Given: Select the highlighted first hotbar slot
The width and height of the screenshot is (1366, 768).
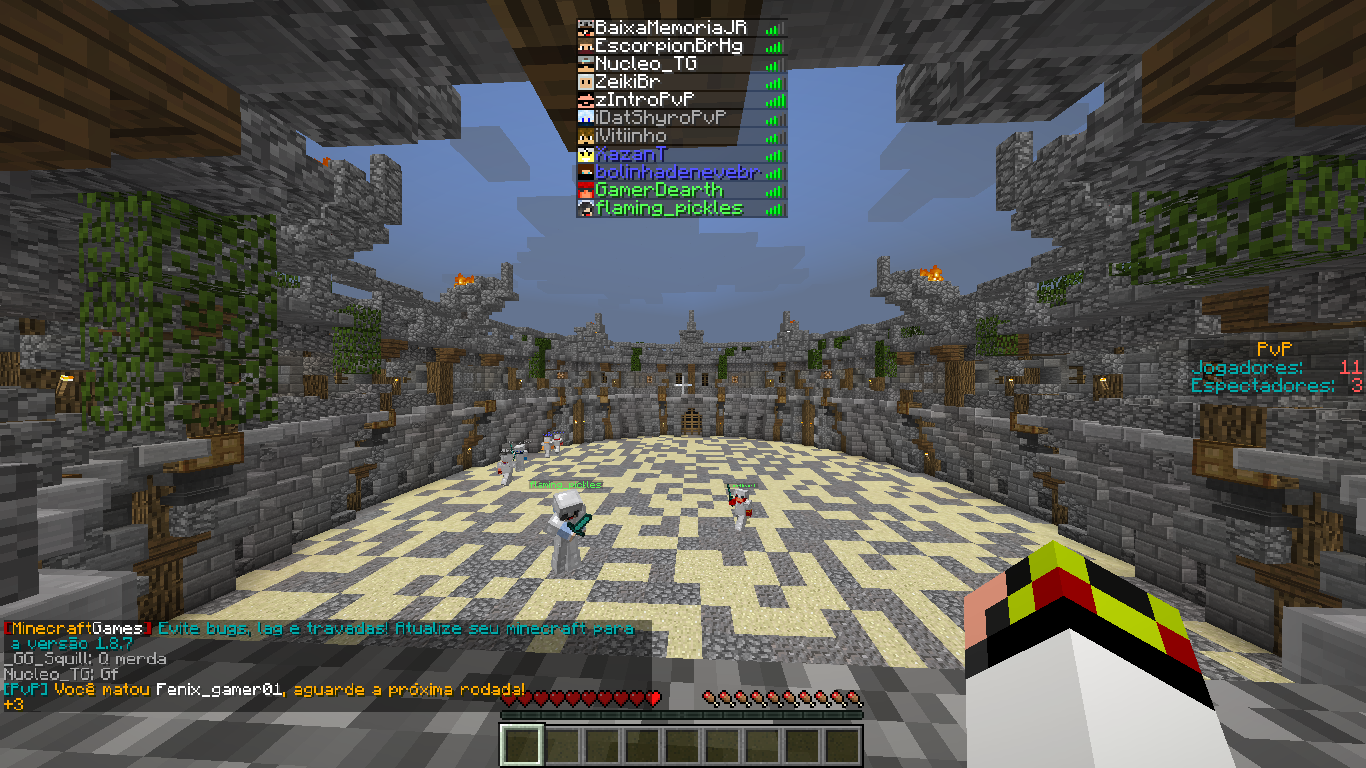Looking at the screenshot, I should (x=522, y=746).
